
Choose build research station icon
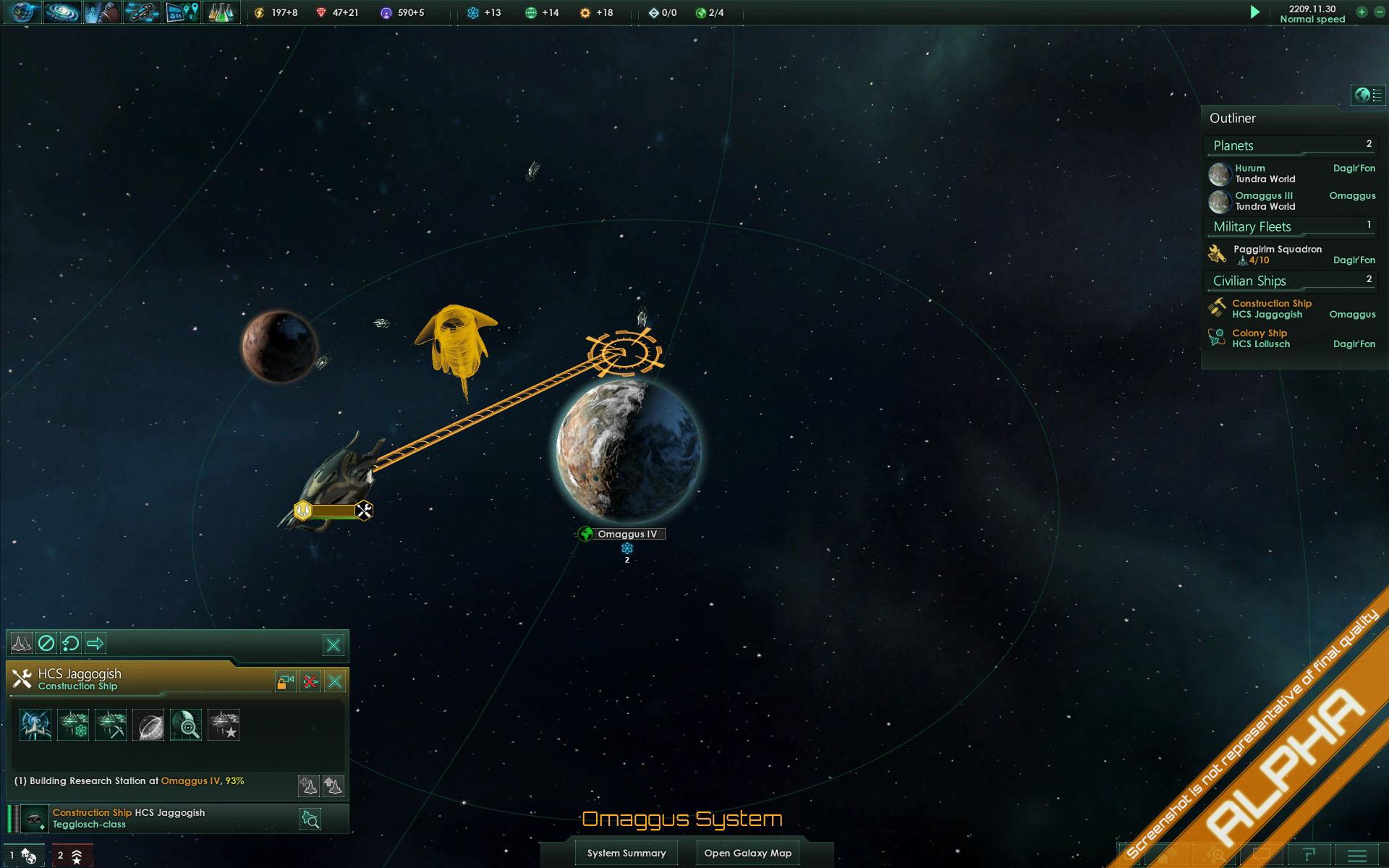73,725
